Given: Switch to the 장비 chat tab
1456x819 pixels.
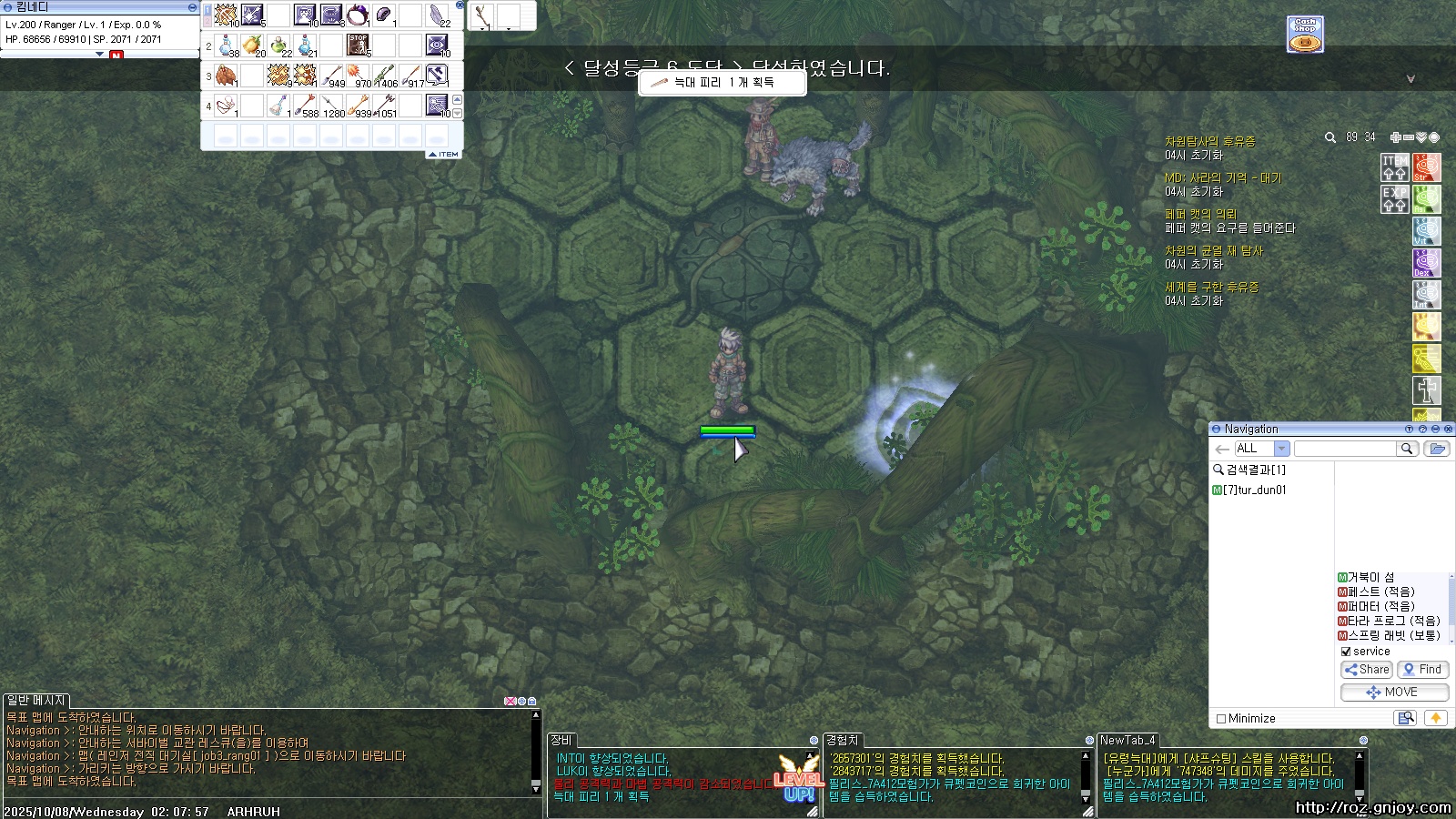Looking at the screenshot, I should (x=561, y=740).
